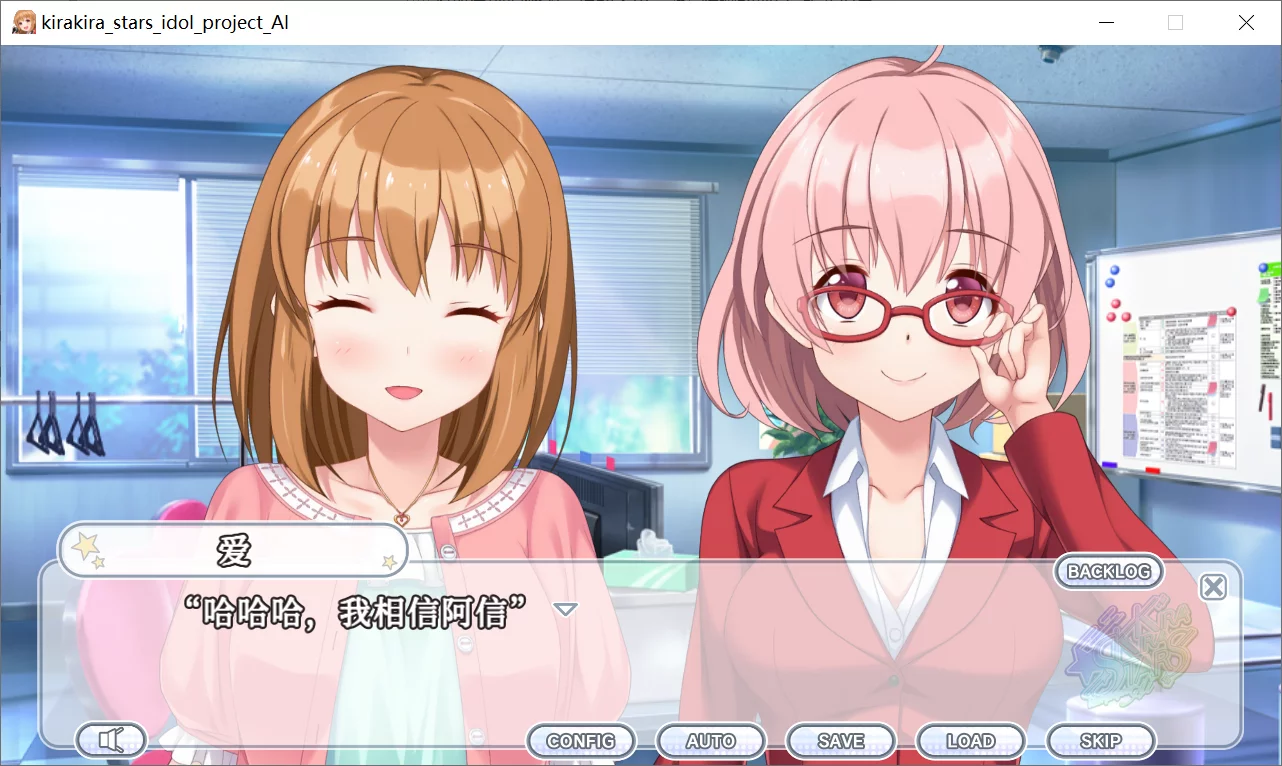
Task: Hide the dialogue box with the X icon
Action: [1213, 587]
